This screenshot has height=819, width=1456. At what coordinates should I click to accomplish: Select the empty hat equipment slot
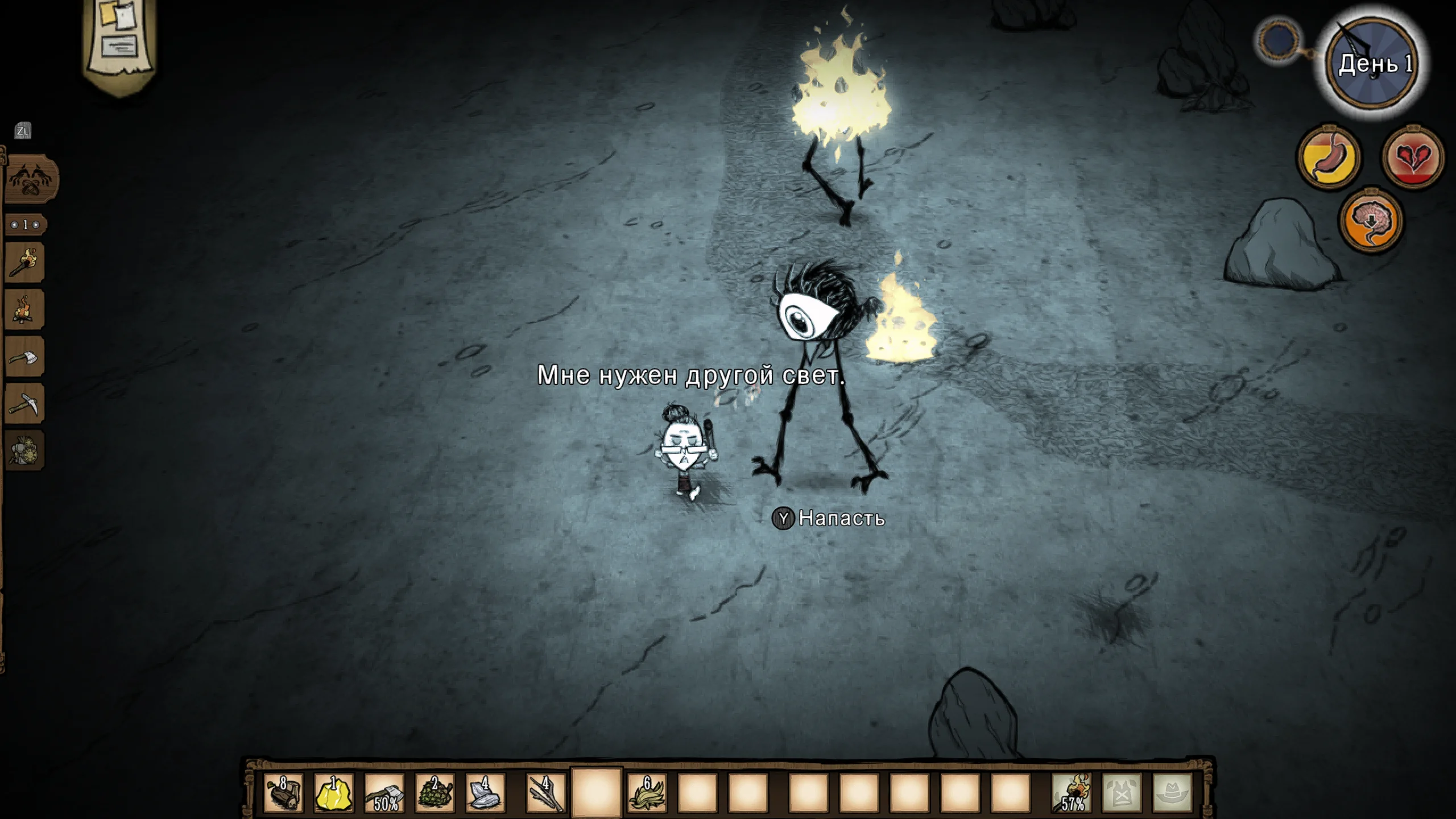[1172, 792]
